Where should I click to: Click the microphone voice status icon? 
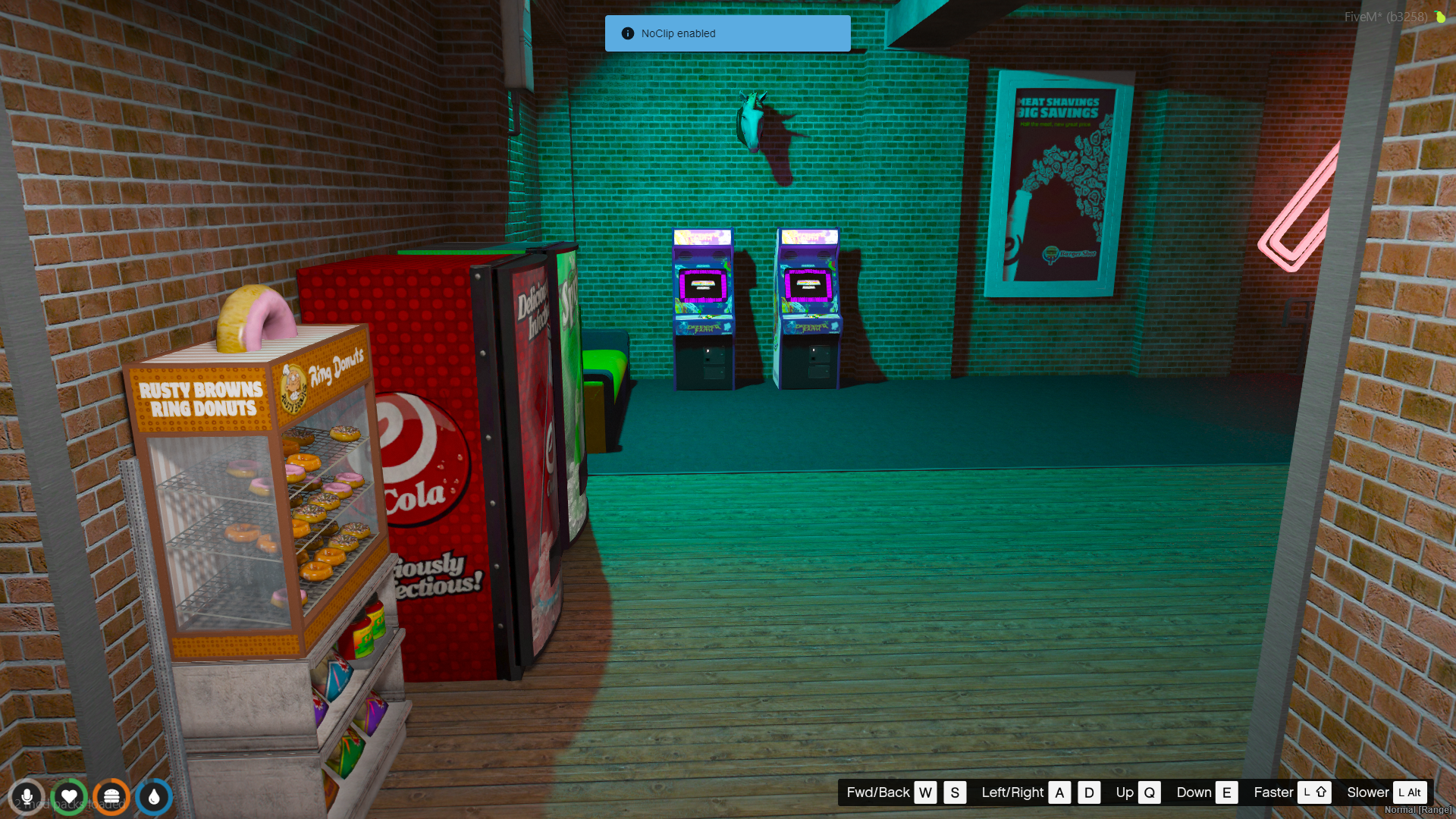tap(27, 797)
